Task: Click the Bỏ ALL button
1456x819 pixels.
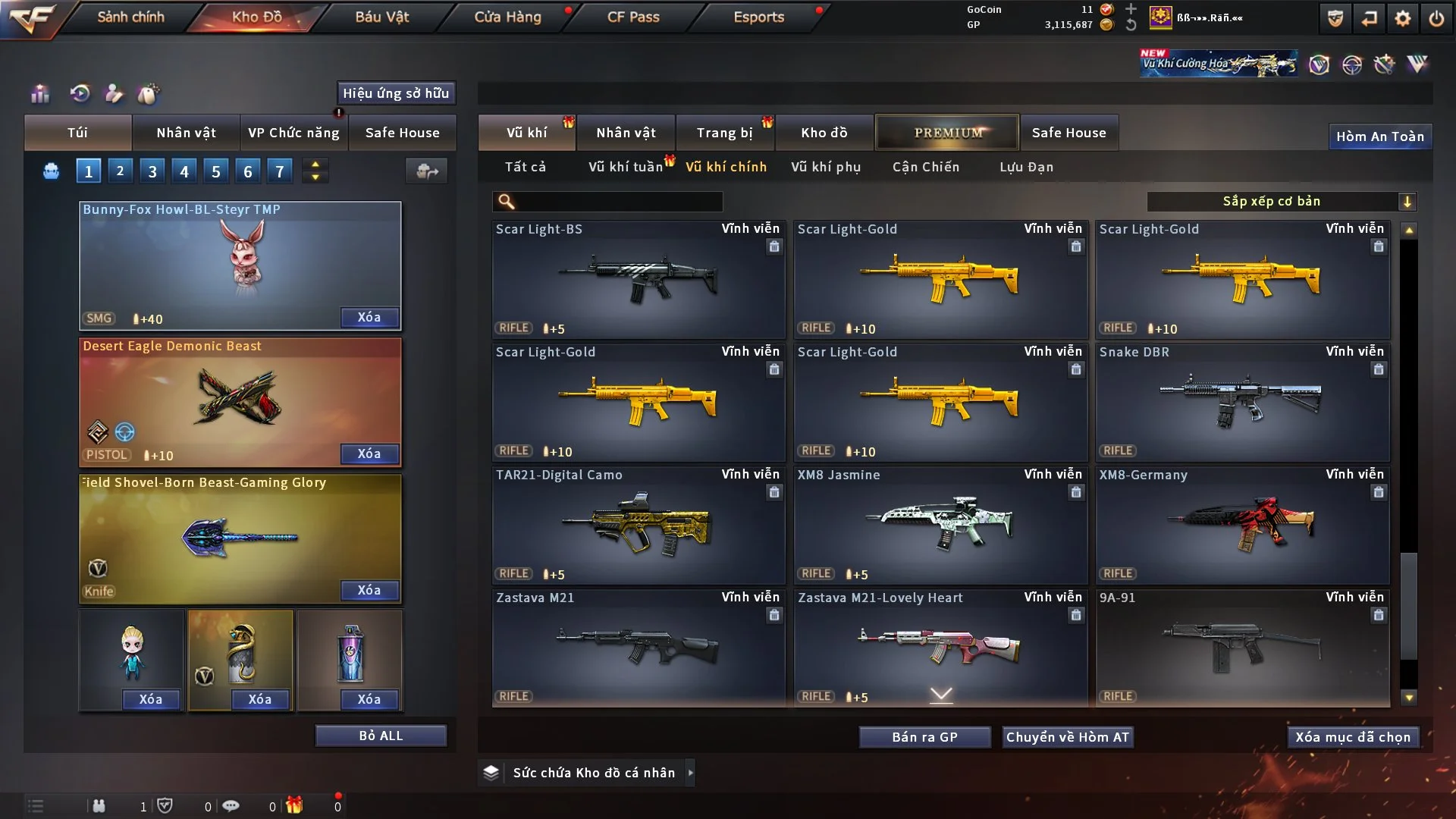Action: [381, 736]
